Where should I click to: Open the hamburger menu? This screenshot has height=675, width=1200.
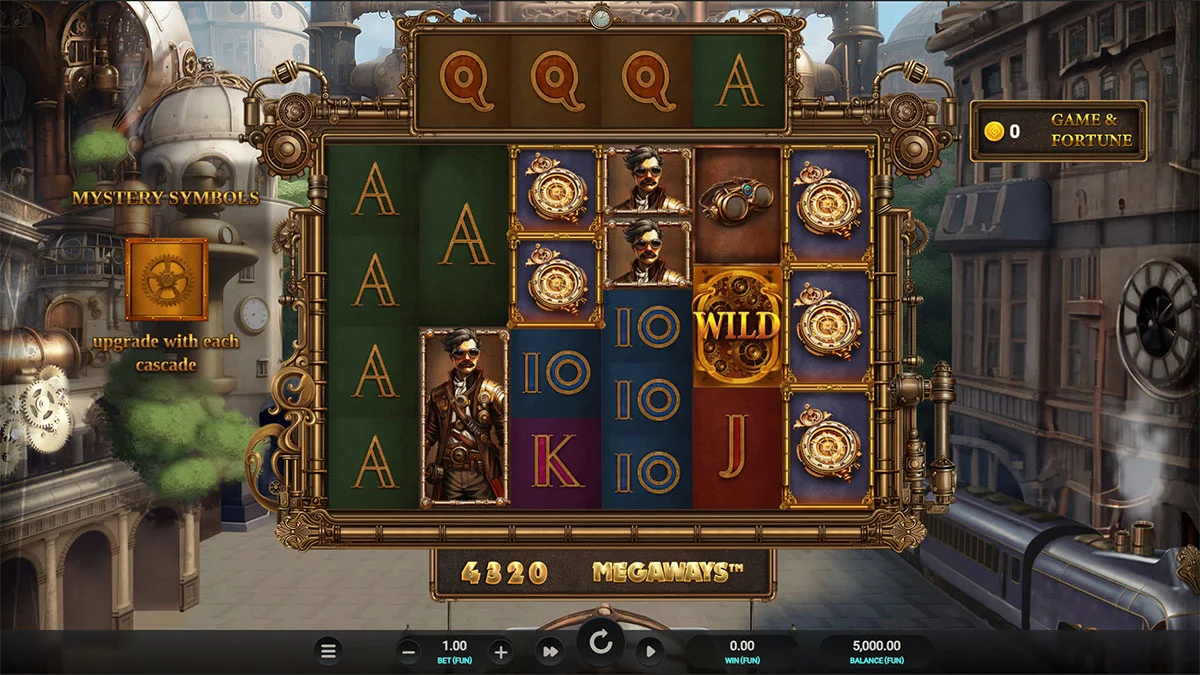327,652
